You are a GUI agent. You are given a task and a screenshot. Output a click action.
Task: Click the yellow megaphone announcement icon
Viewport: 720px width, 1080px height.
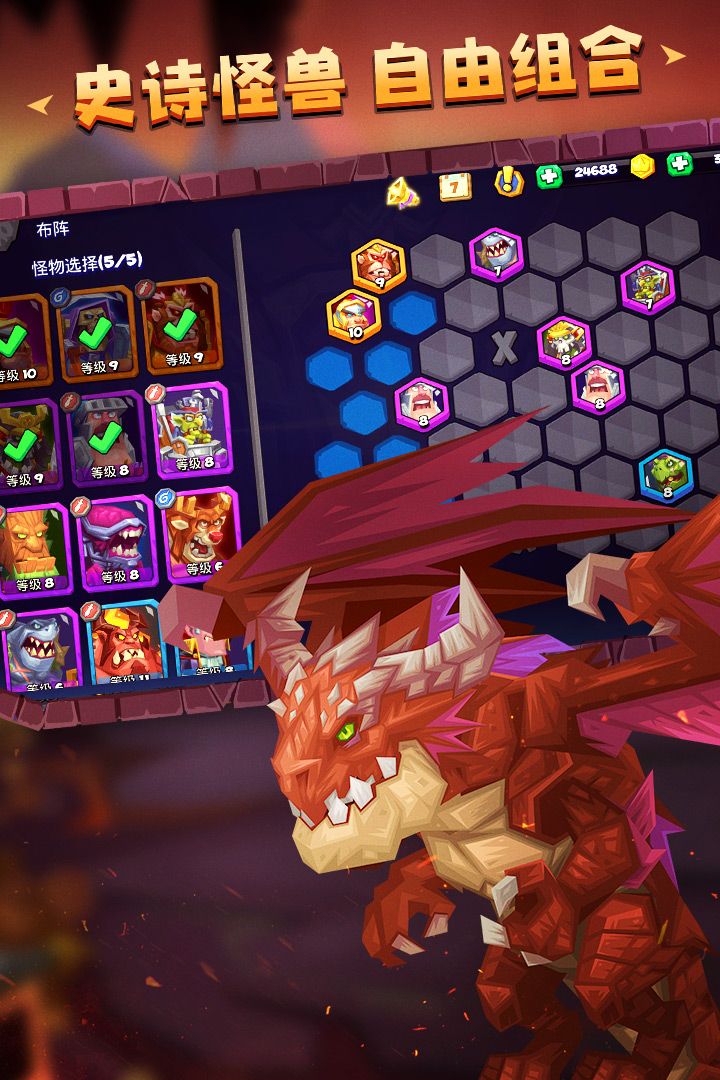[403, 191]
